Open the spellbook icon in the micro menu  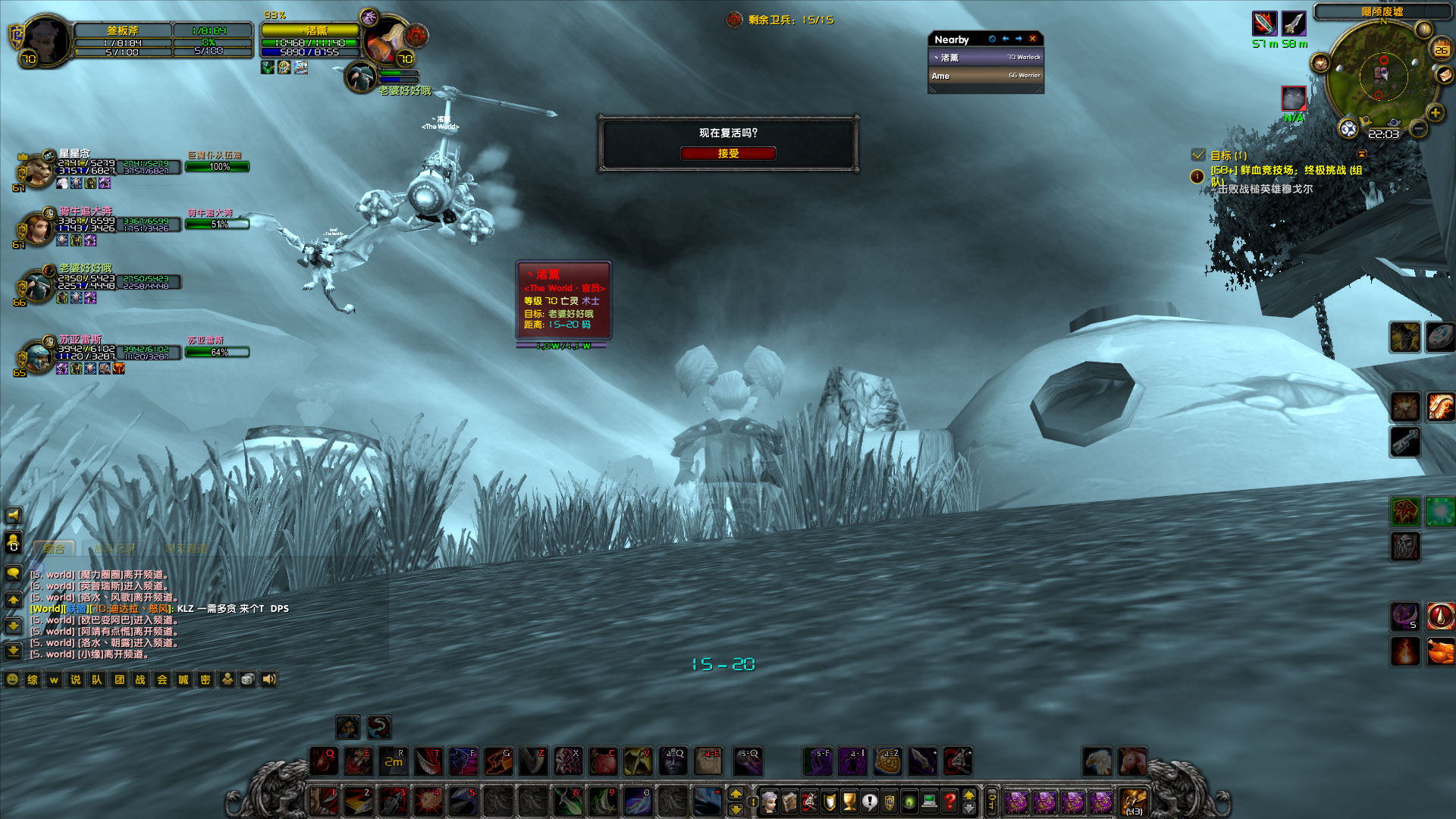(789, 802)
